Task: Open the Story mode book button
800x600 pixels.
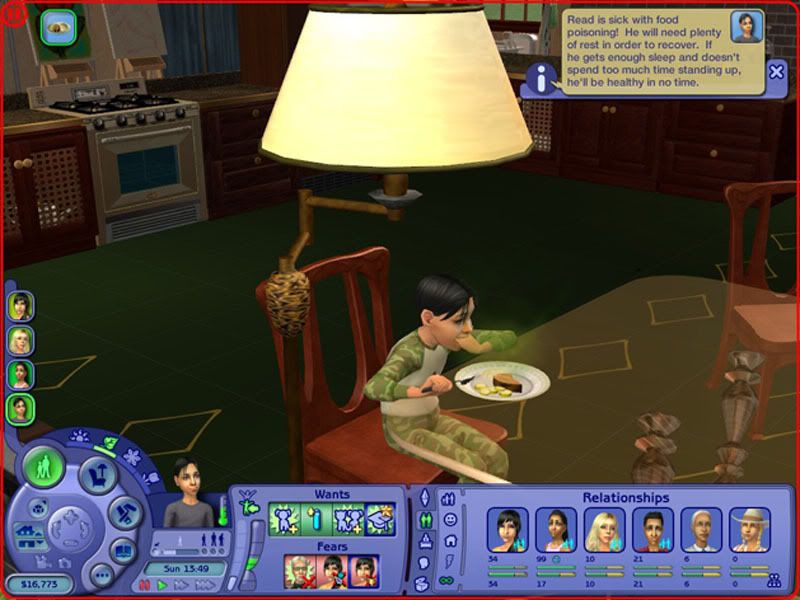Action: point(123,551)
